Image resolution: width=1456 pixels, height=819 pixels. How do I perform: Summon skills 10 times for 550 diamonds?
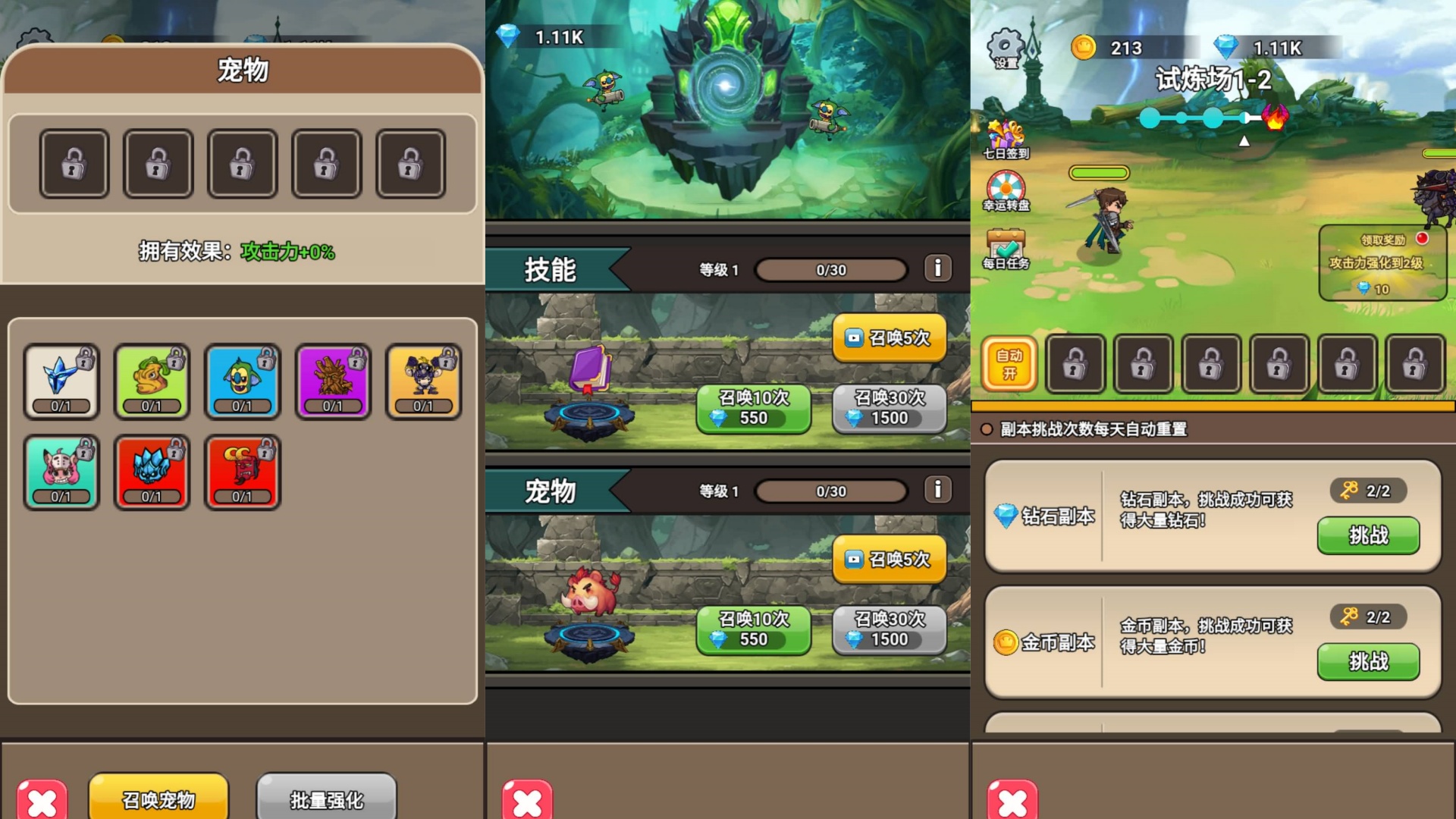(752, 409)
